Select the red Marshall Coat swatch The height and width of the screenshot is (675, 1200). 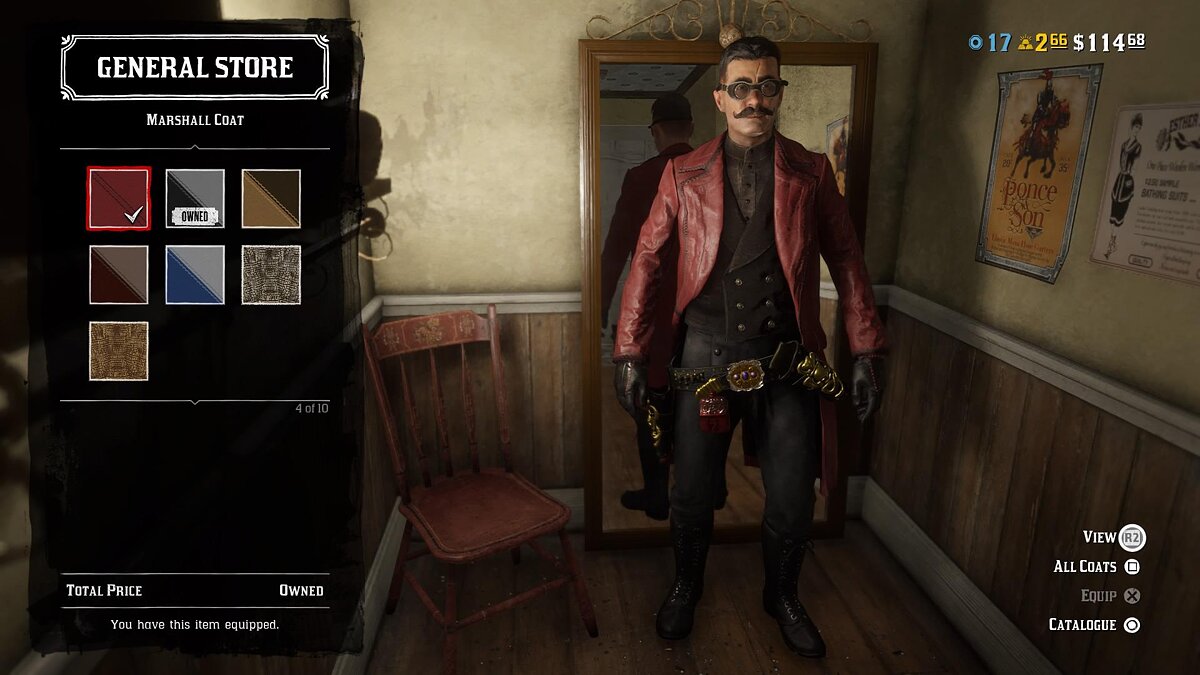tap(119, 198)
